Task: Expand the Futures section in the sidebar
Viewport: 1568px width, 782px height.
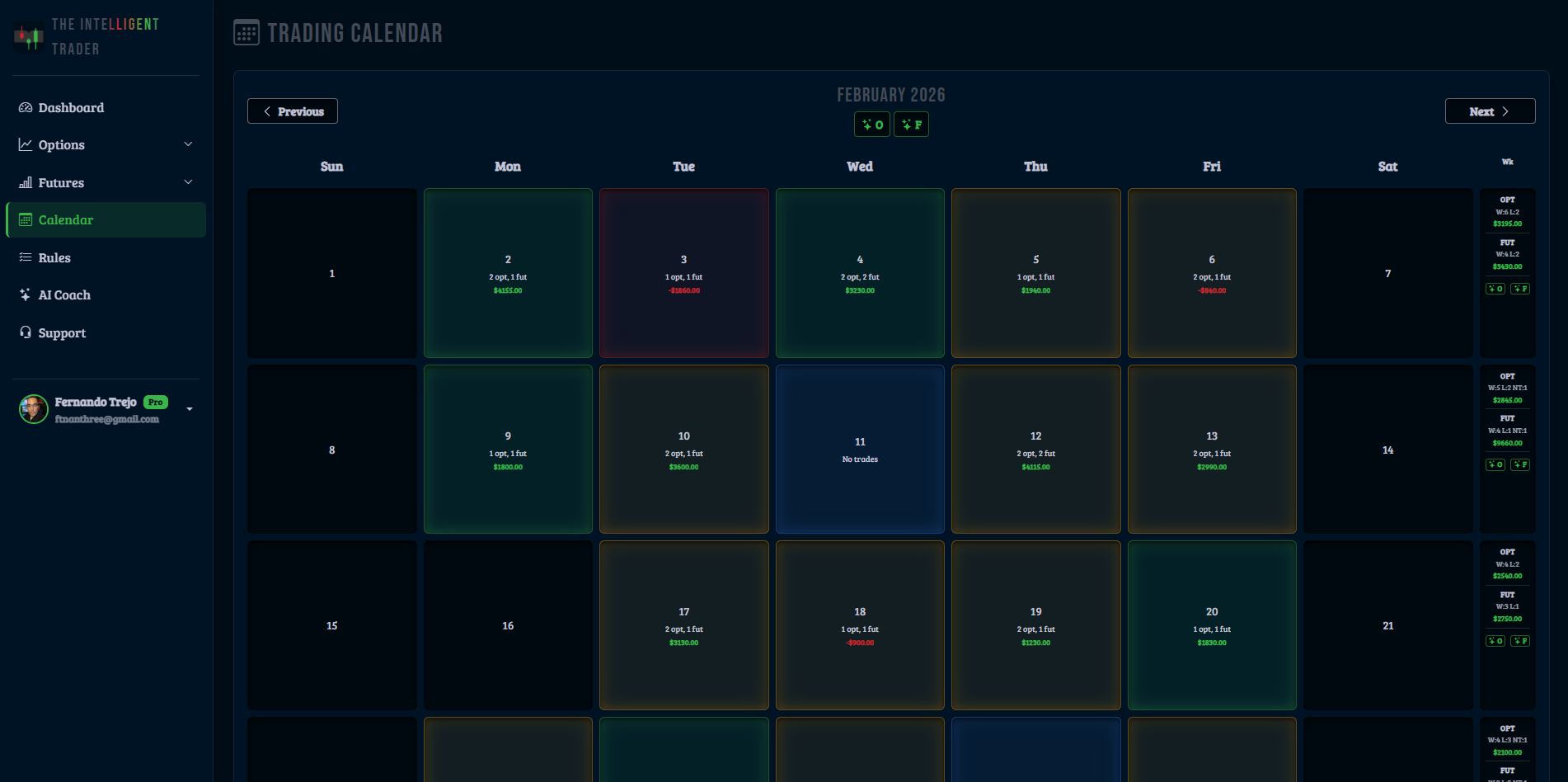Action: pyautogui.click(x=188, y=182)
